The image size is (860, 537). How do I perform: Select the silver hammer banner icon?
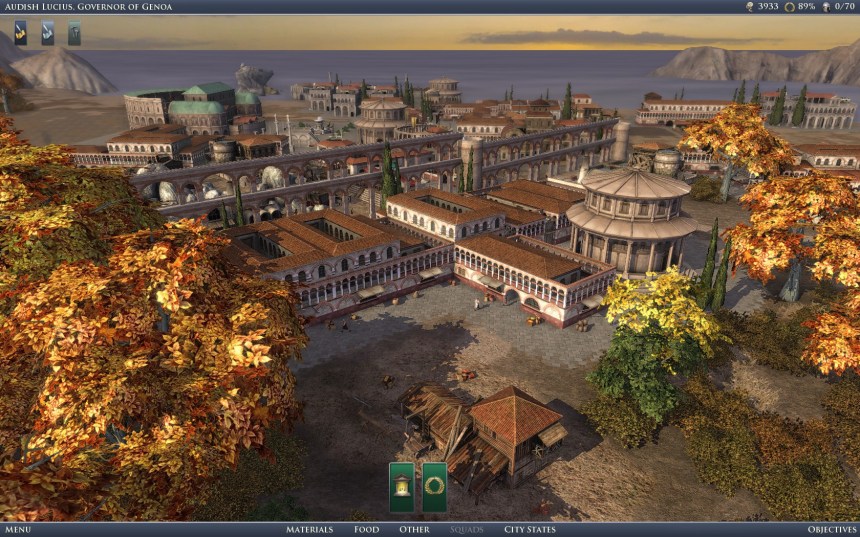(47, 33)
